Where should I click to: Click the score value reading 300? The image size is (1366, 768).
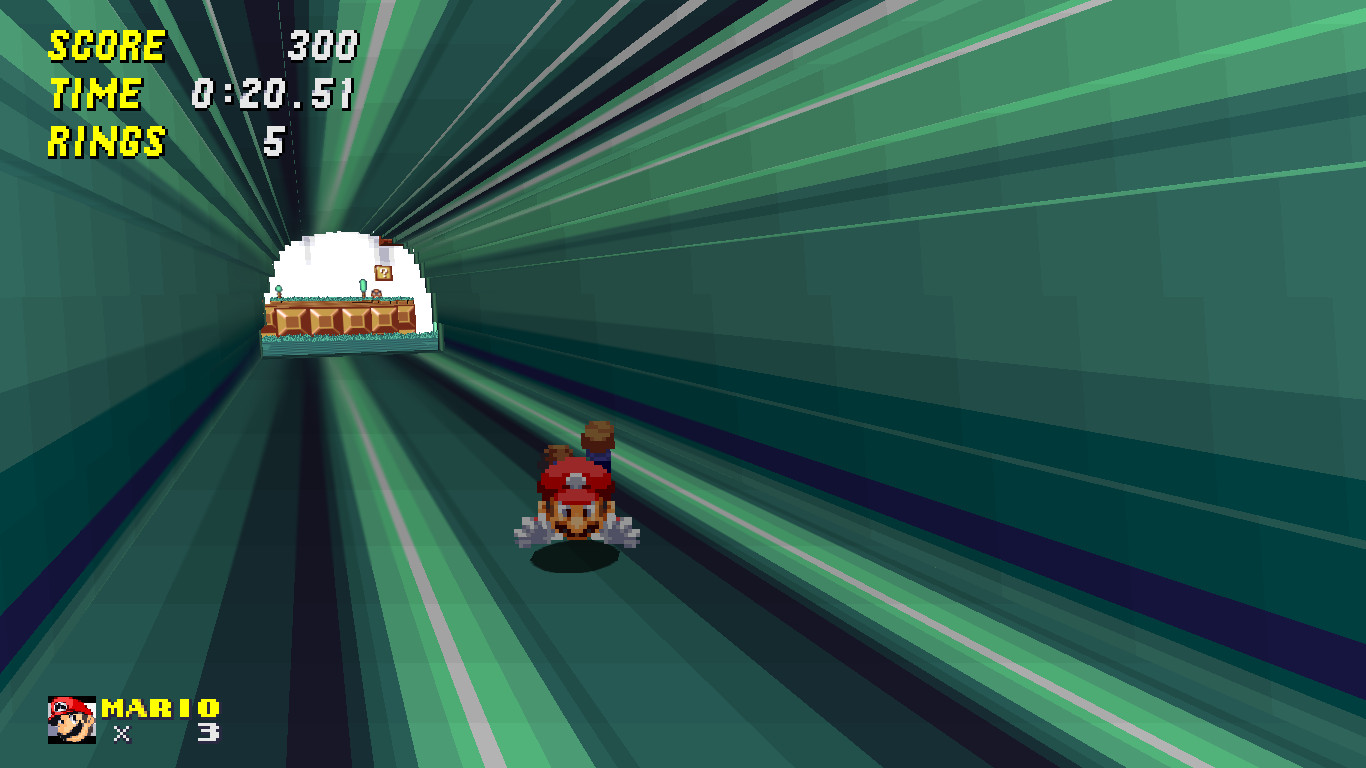pos(322,45)
